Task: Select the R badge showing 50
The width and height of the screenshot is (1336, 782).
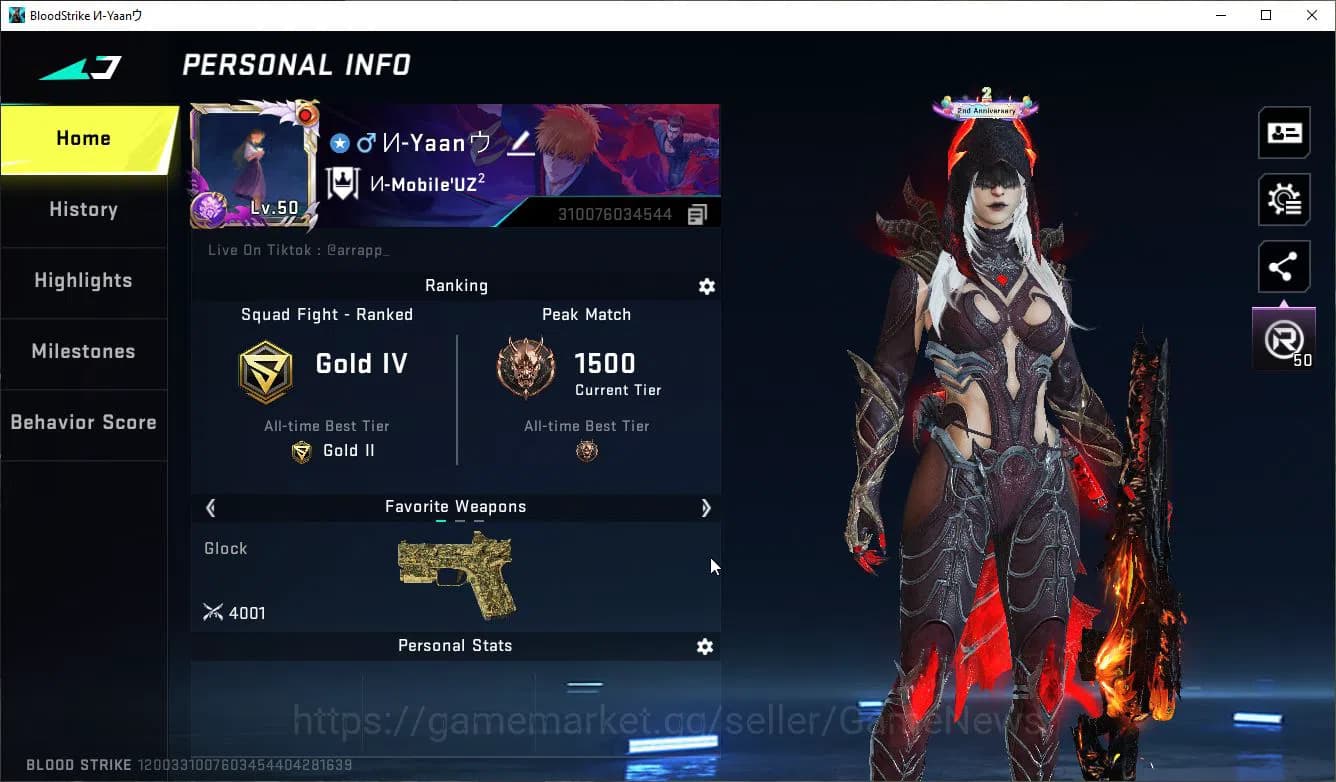Action: pyautogui.click(x=1284, y=338)
